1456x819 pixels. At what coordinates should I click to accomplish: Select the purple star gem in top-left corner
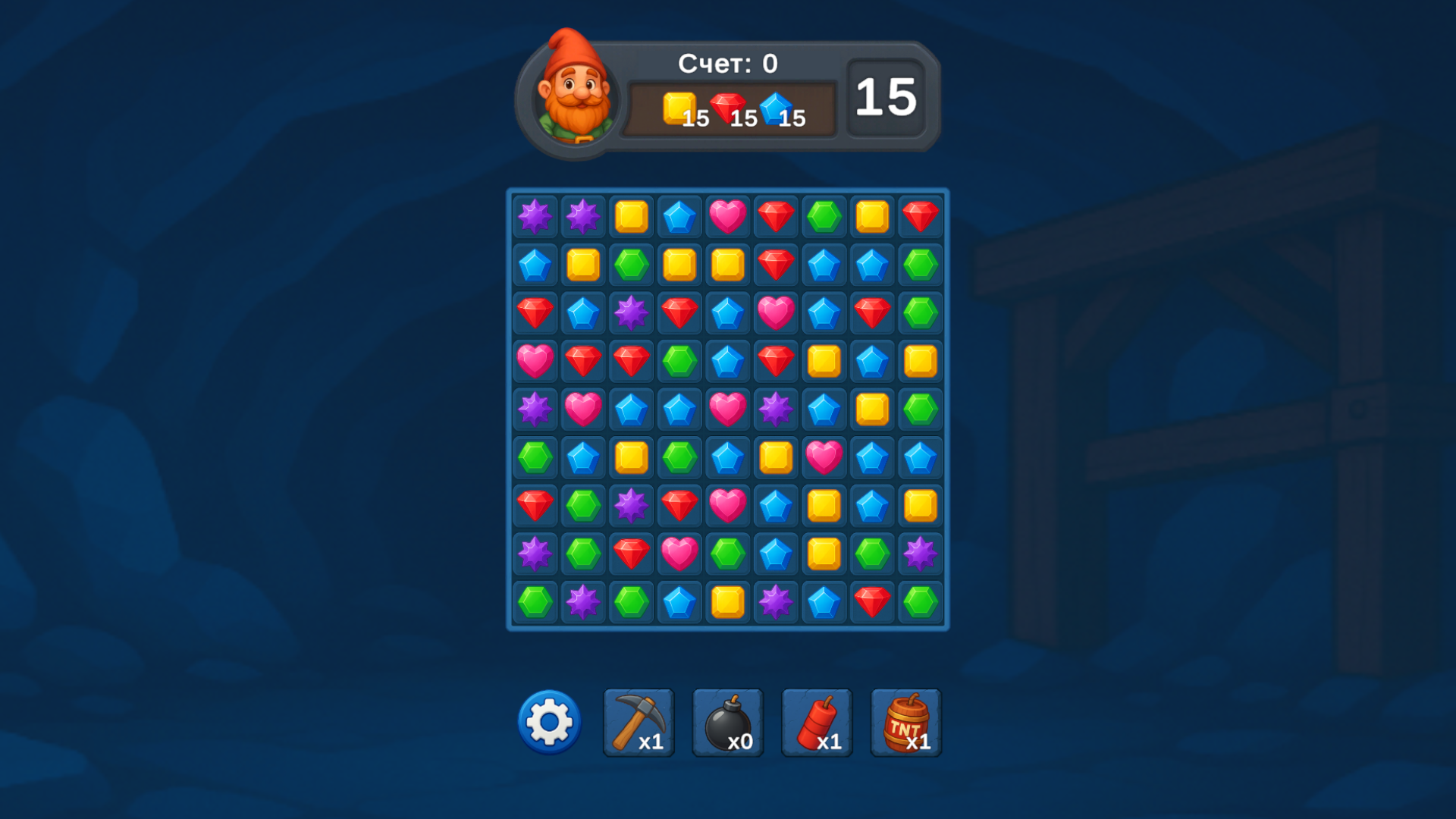[534, 216]
